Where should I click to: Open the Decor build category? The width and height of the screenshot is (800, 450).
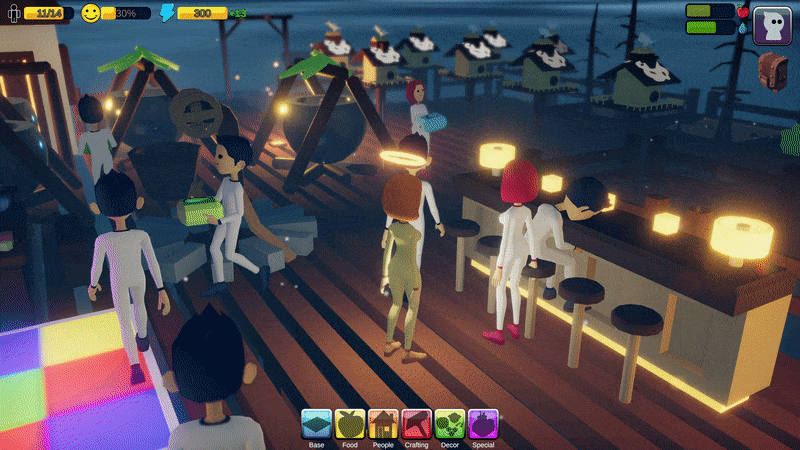click(449, 424)
